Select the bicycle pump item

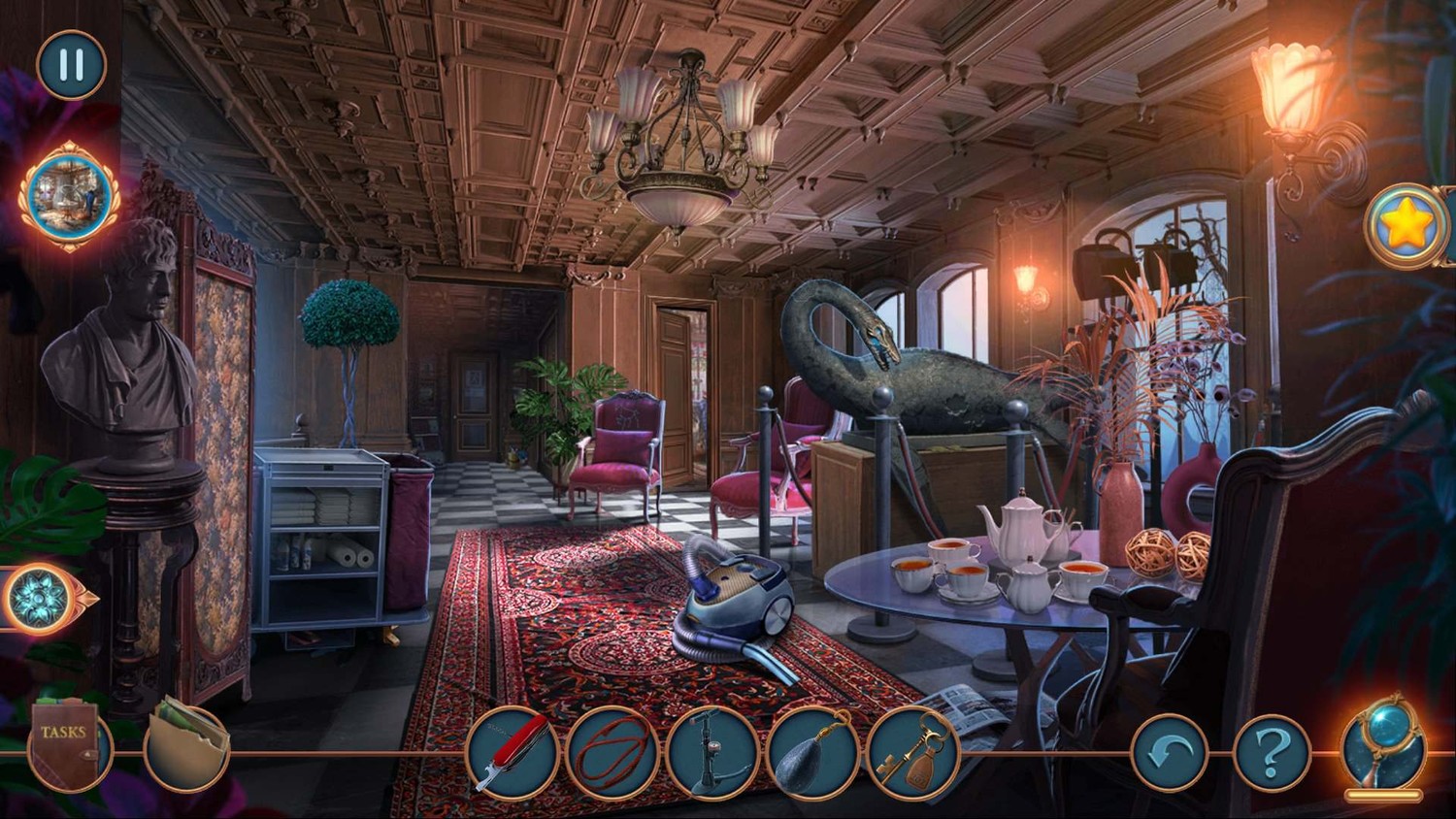pos(711,753)
